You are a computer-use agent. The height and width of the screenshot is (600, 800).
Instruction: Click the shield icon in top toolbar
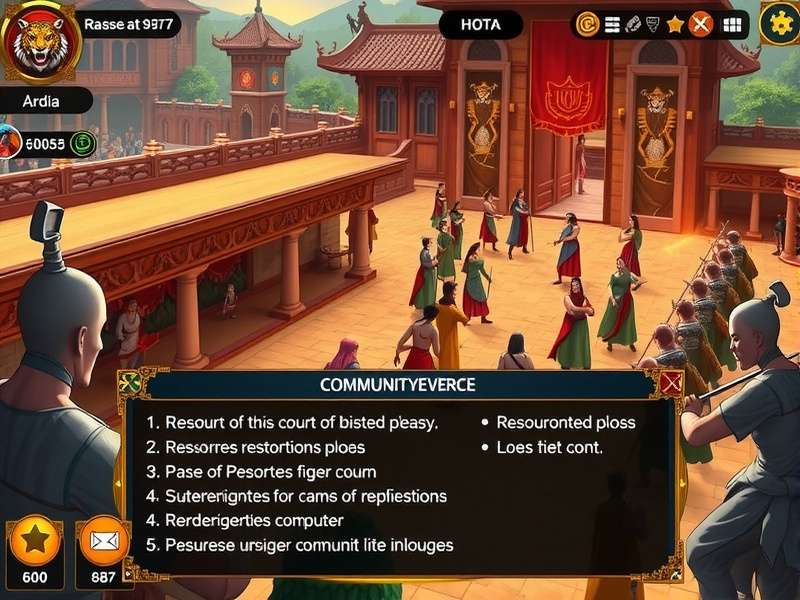[655, 24]
